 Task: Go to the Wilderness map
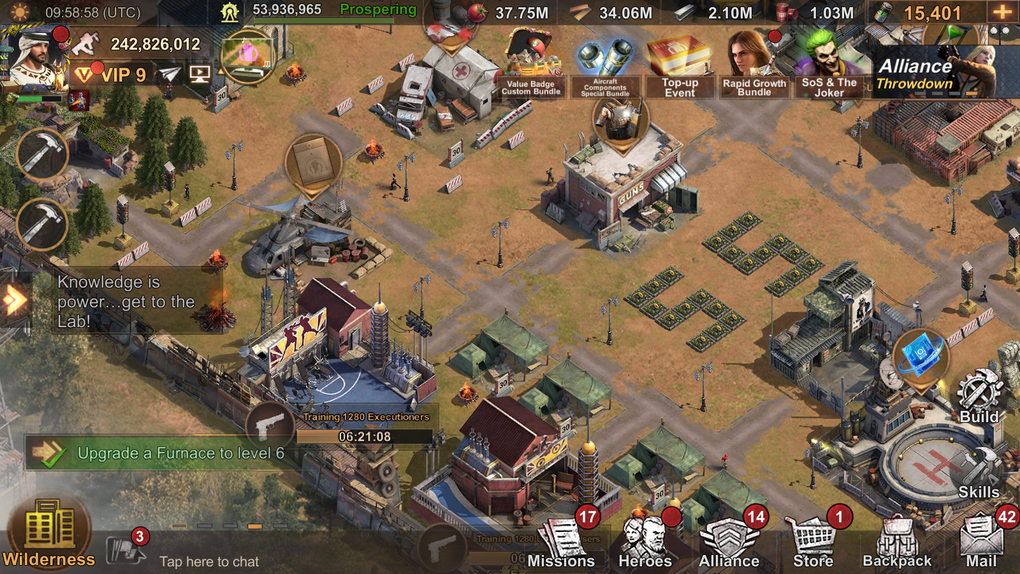[48, 533]
